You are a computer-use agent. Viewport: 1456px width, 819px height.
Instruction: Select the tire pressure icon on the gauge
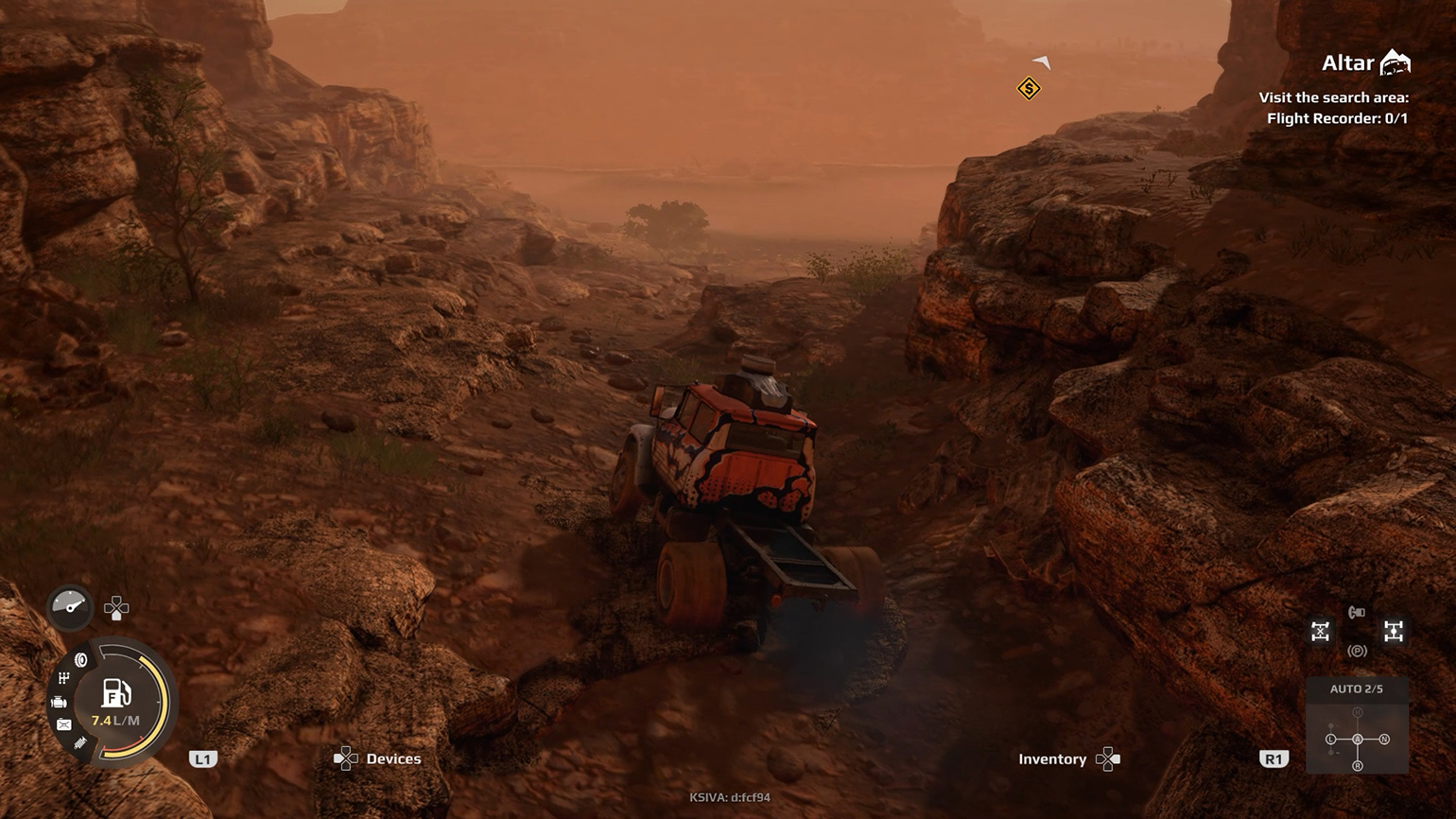click(x=80, y=659)
